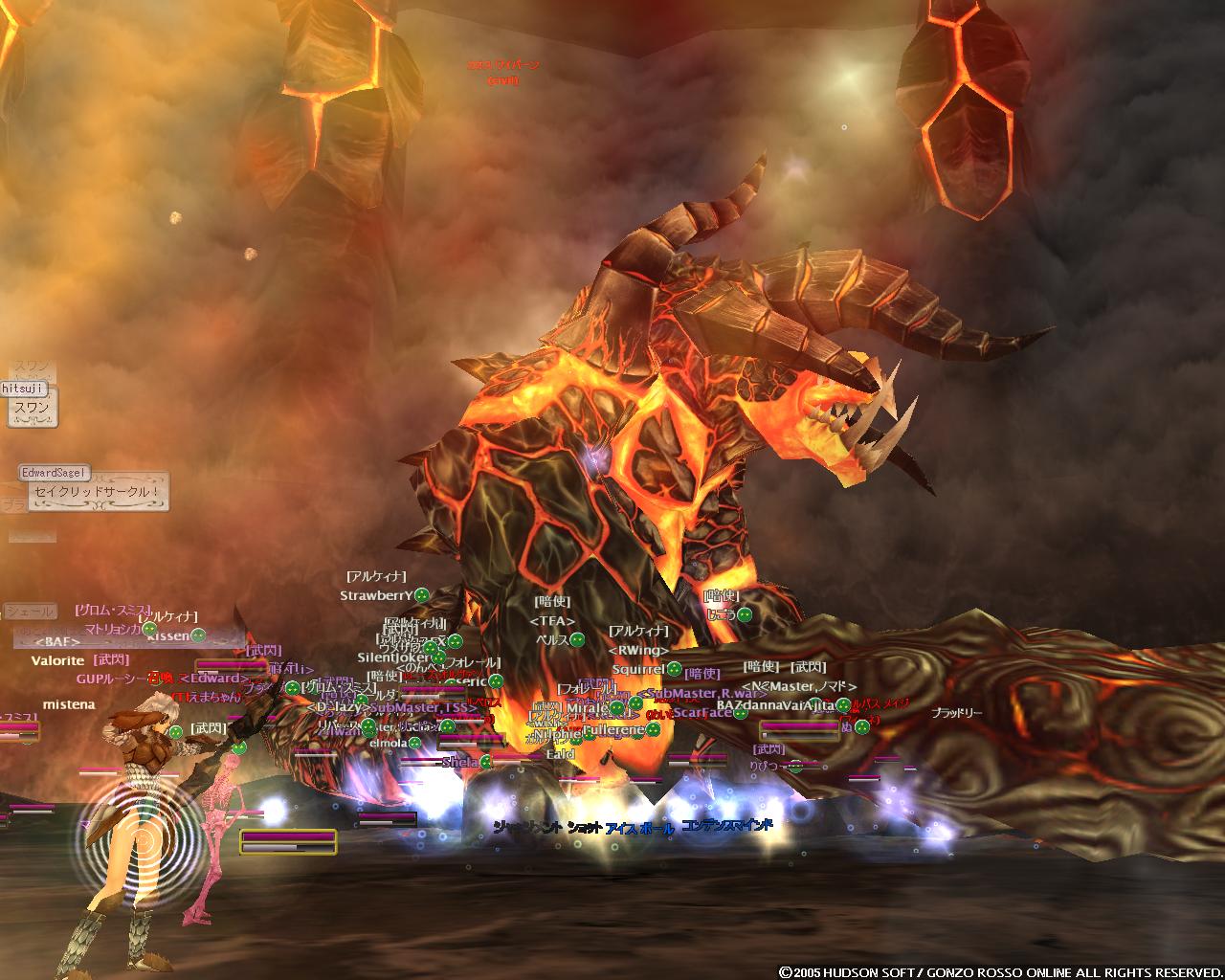Image resolution: width=1225 pixels, height=980 pixels.
Task: Choose the mistena player name label
Action: point(69,704)
